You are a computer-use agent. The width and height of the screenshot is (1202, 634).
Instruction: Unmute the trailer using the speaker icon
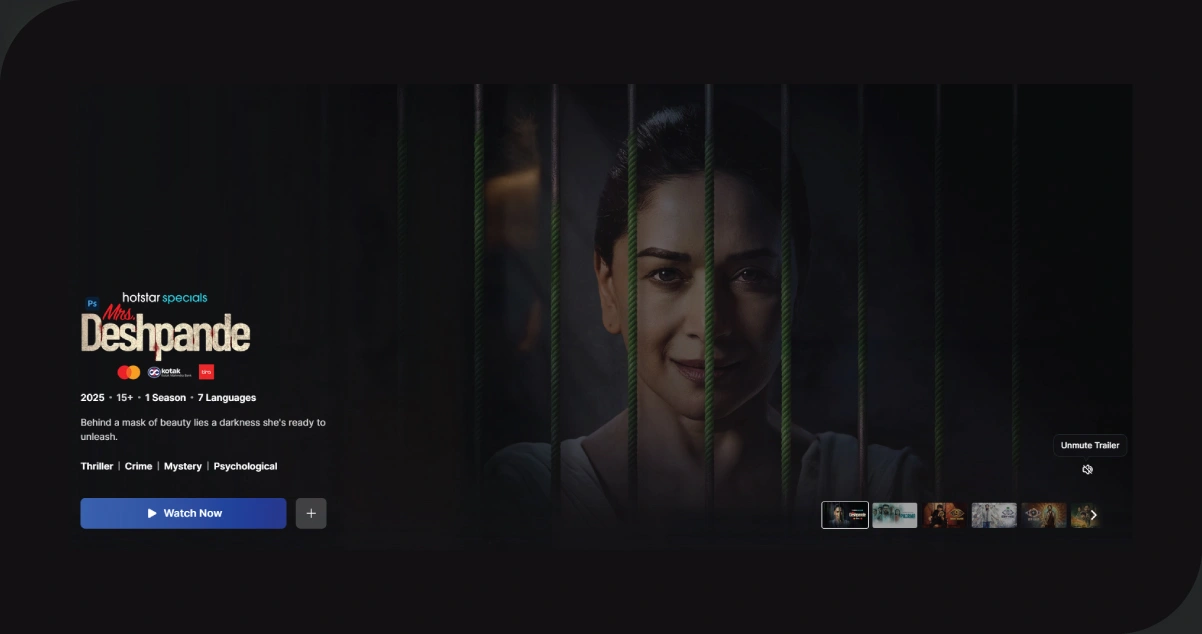[x=1087, y=469]
